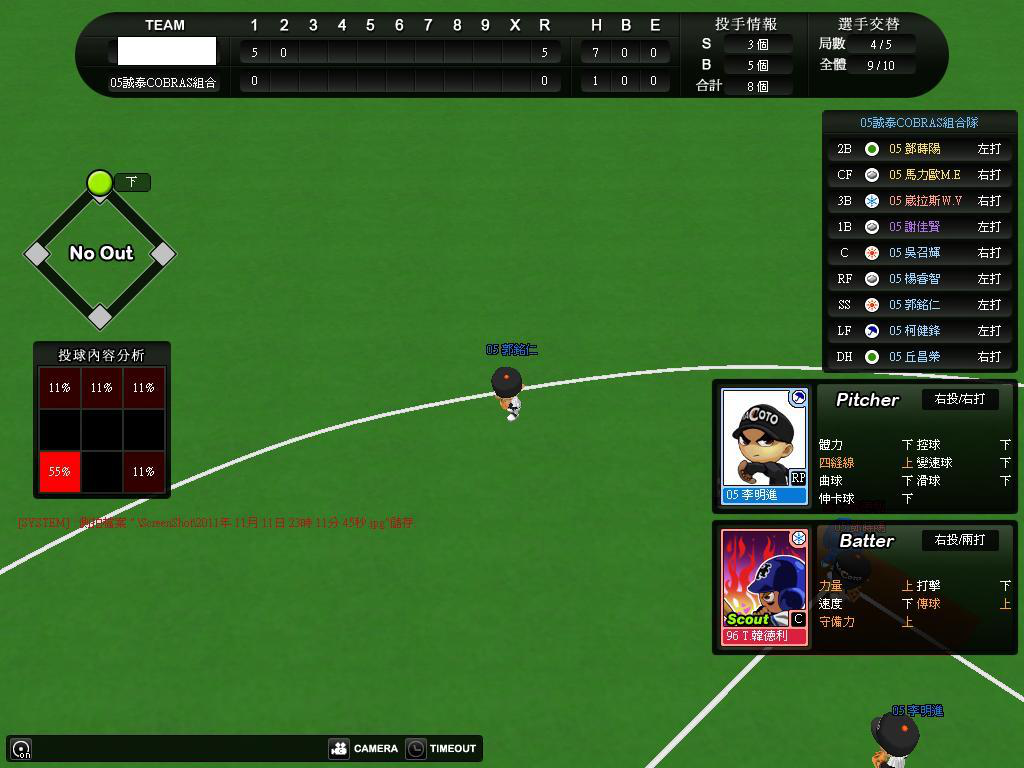
Task: Click the red 55% pitch zone cell
Action: coord(59,472)
